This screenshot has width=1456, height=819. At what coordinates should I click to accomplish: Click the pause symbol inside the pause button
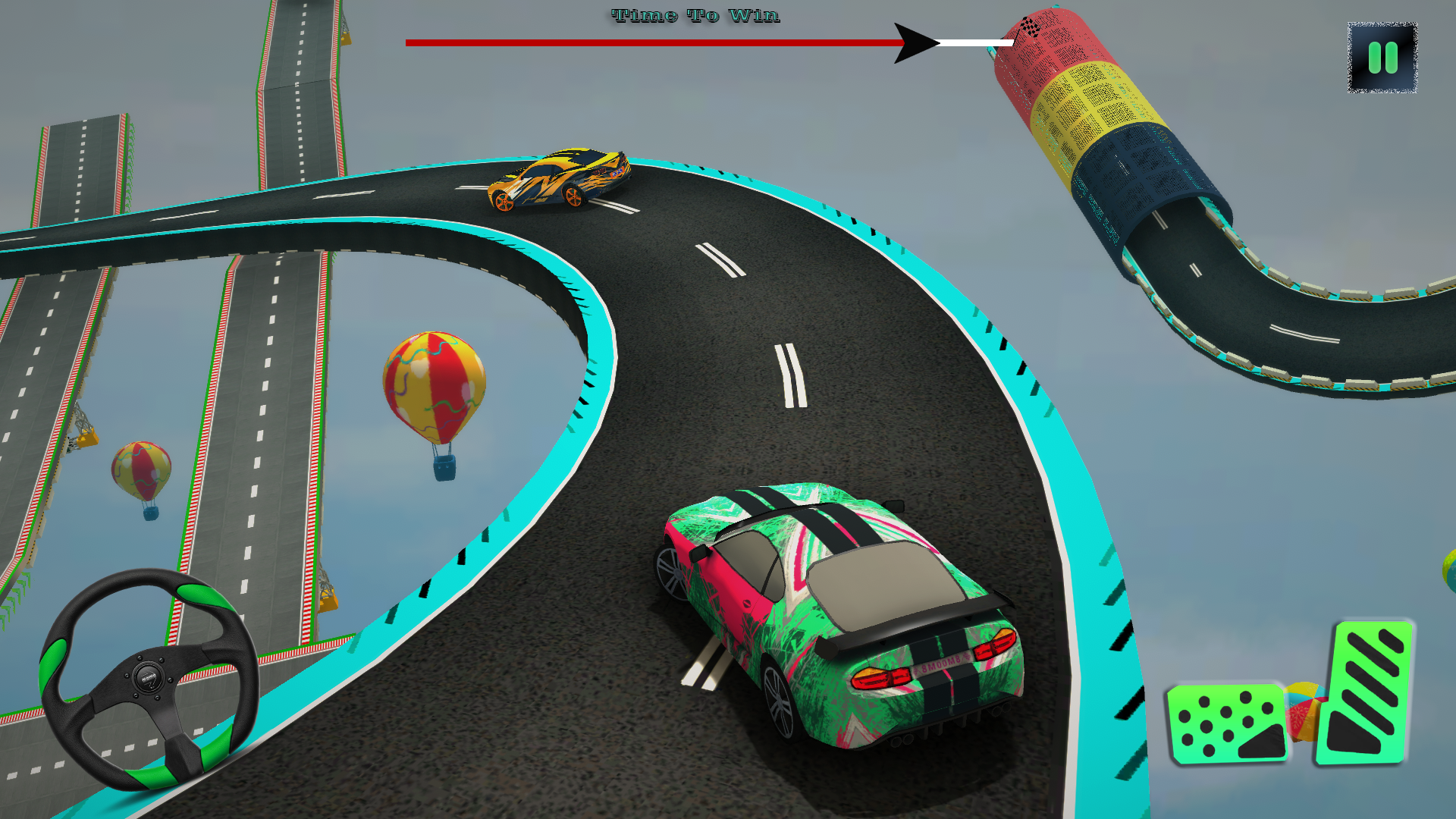coord(1383,58)
